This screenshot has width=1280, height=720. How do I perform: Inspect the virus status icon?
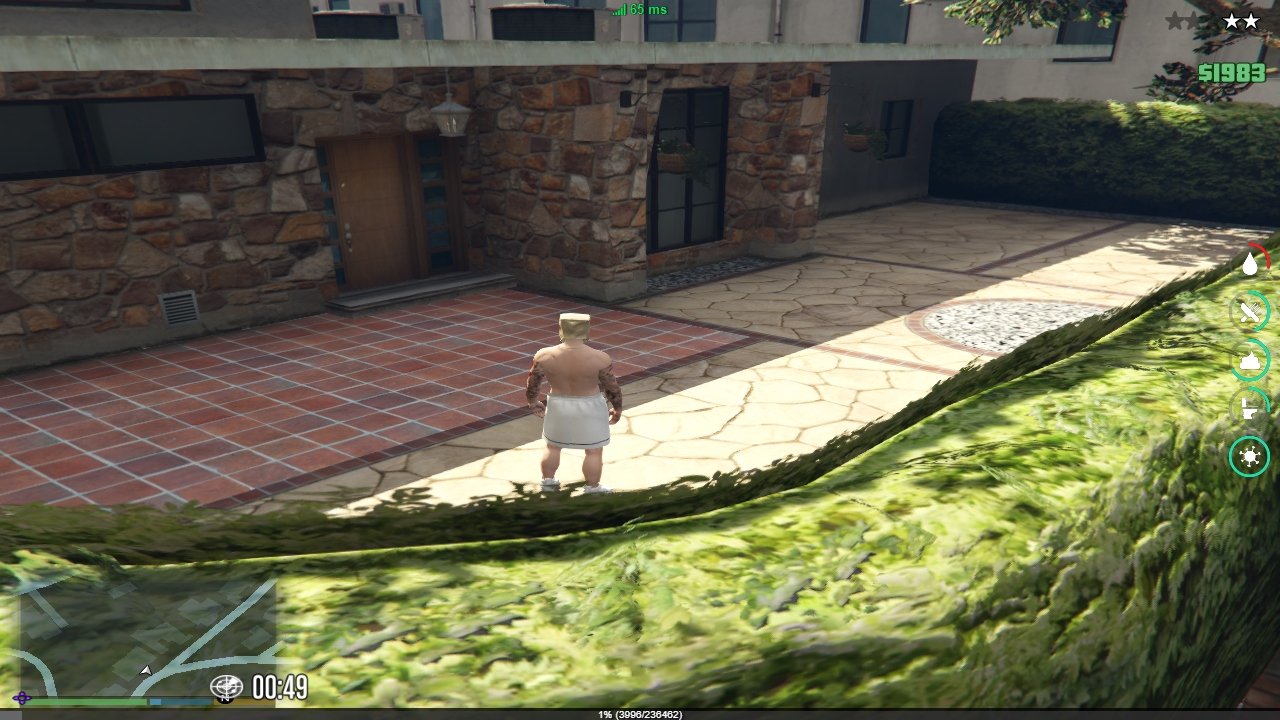[x=1249, y=456]
